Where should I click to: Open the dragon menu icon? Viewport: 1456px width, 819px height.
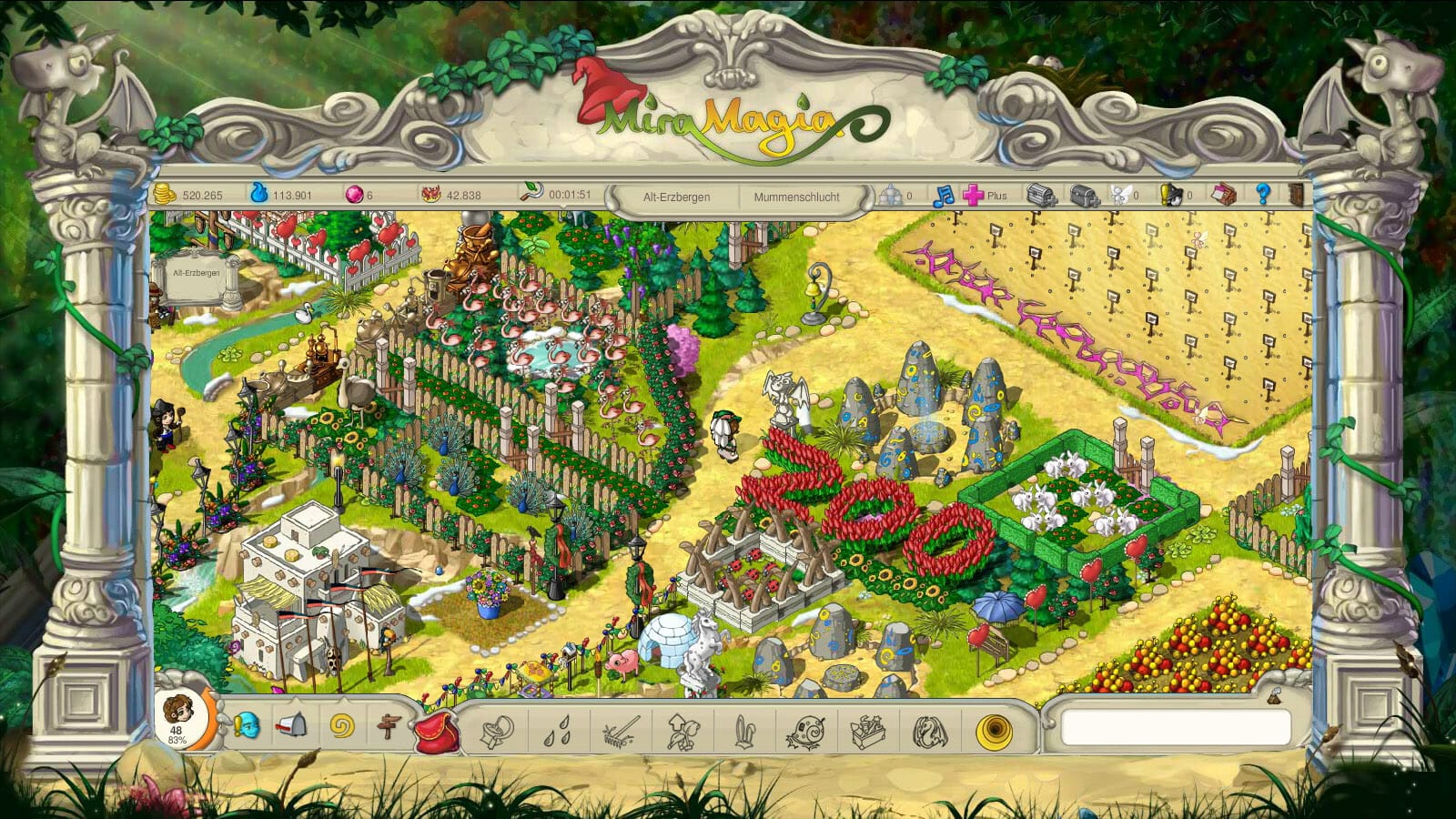coord(929,731)
